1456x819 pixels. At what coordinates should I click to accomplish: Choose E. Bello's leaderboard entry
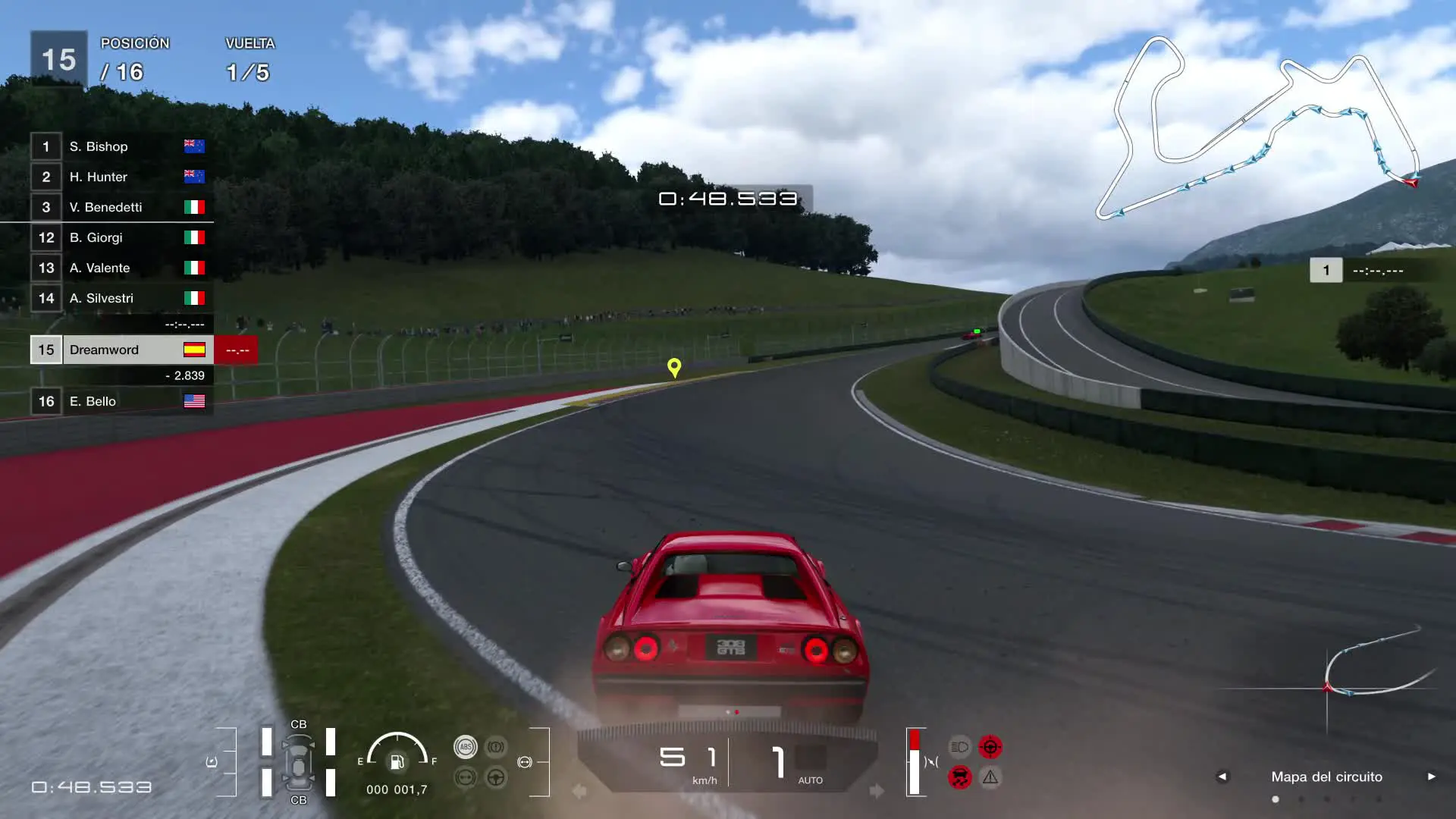point(121,401)
